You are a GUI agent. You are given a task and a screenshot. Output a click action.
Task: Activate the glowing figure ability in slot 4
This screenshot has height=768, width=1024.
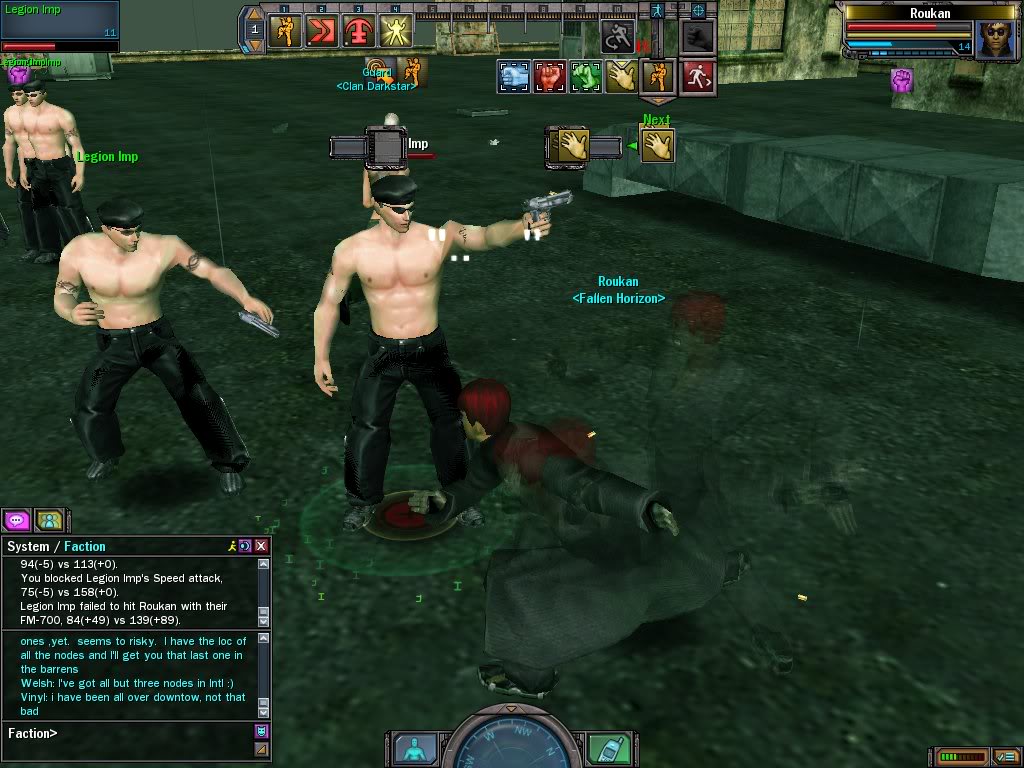tap(395, 31)
